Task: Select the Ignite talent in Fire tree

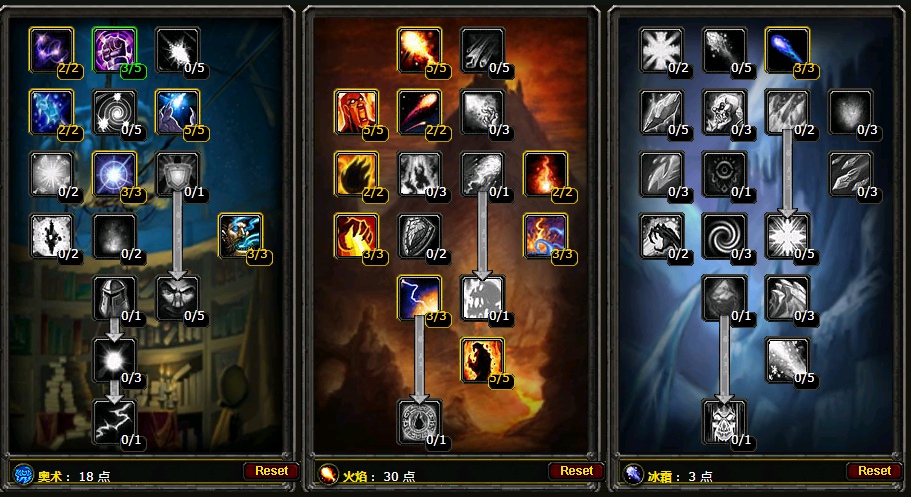Action: pos(357,112)
